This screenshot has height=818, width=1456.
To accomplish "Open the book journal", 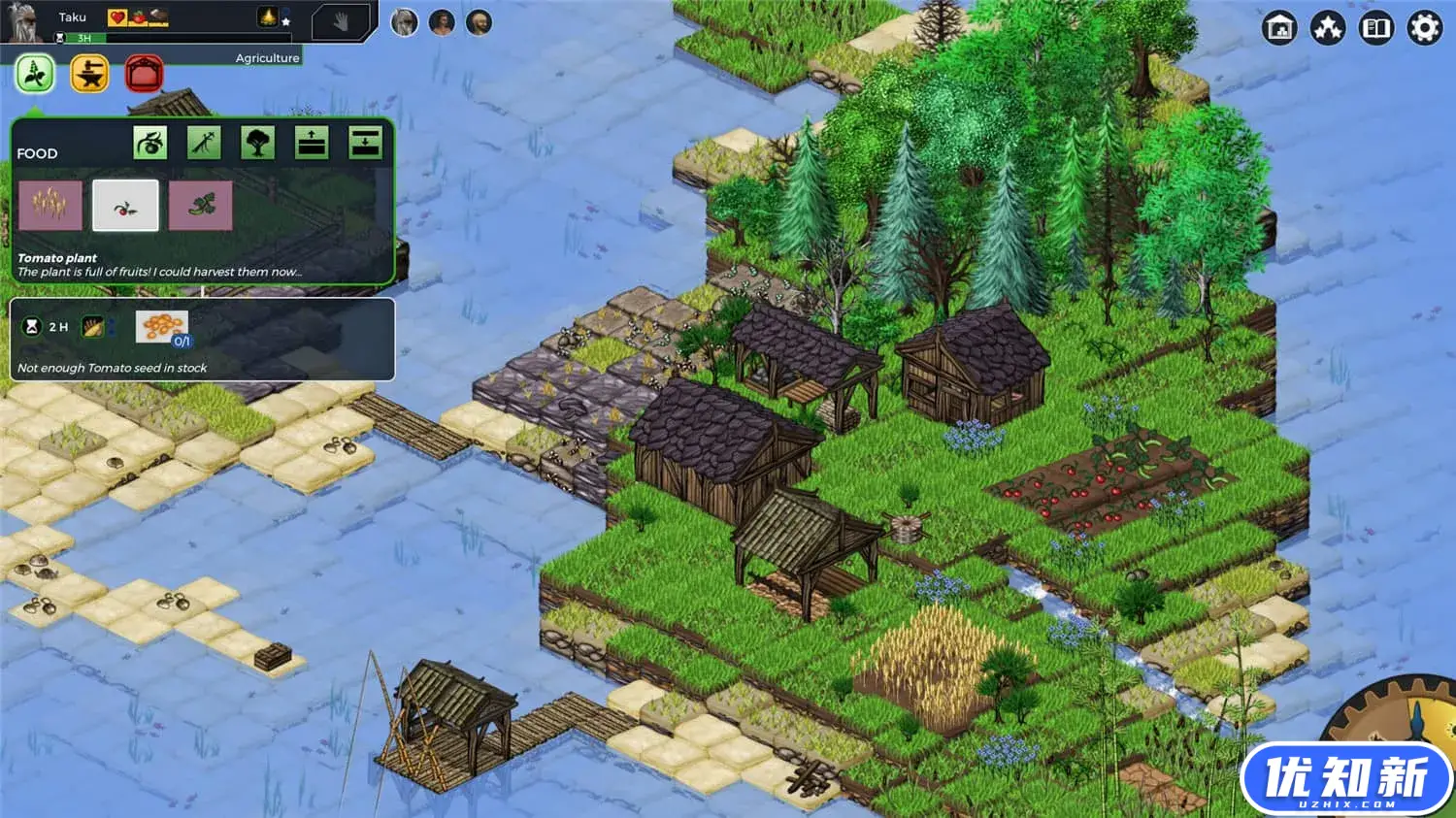I will tap(1376, 28).
